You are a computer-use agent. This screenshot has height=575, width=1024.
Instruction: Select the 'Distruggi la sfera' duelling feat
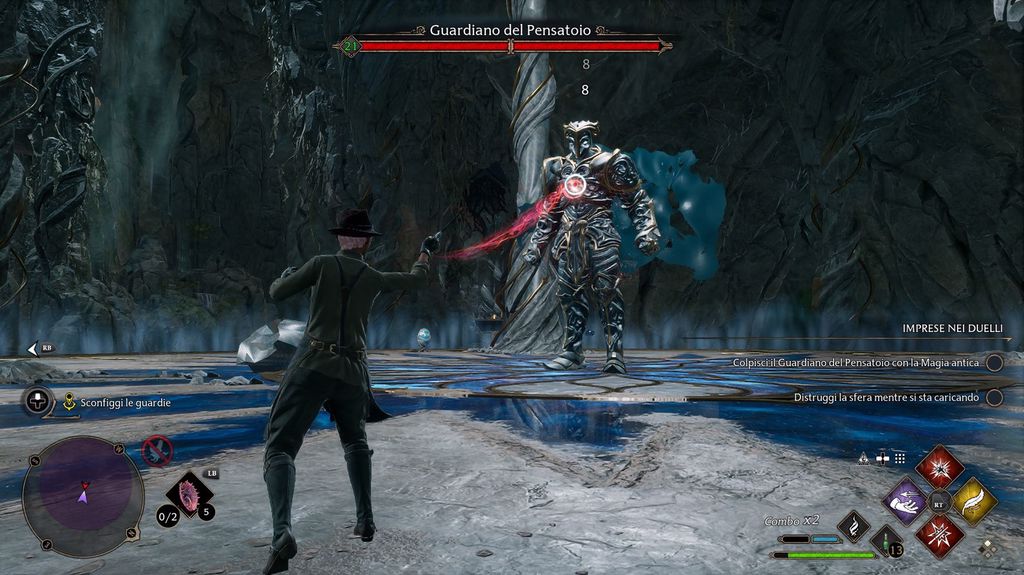point(886,397)
